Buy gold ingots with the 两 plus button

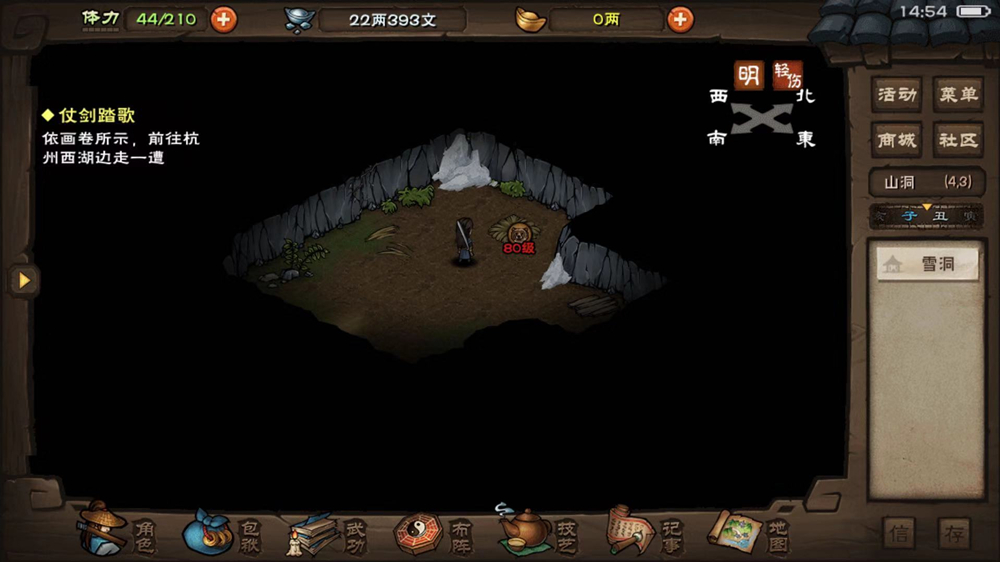pyautogui.click(x=680, y=19)
